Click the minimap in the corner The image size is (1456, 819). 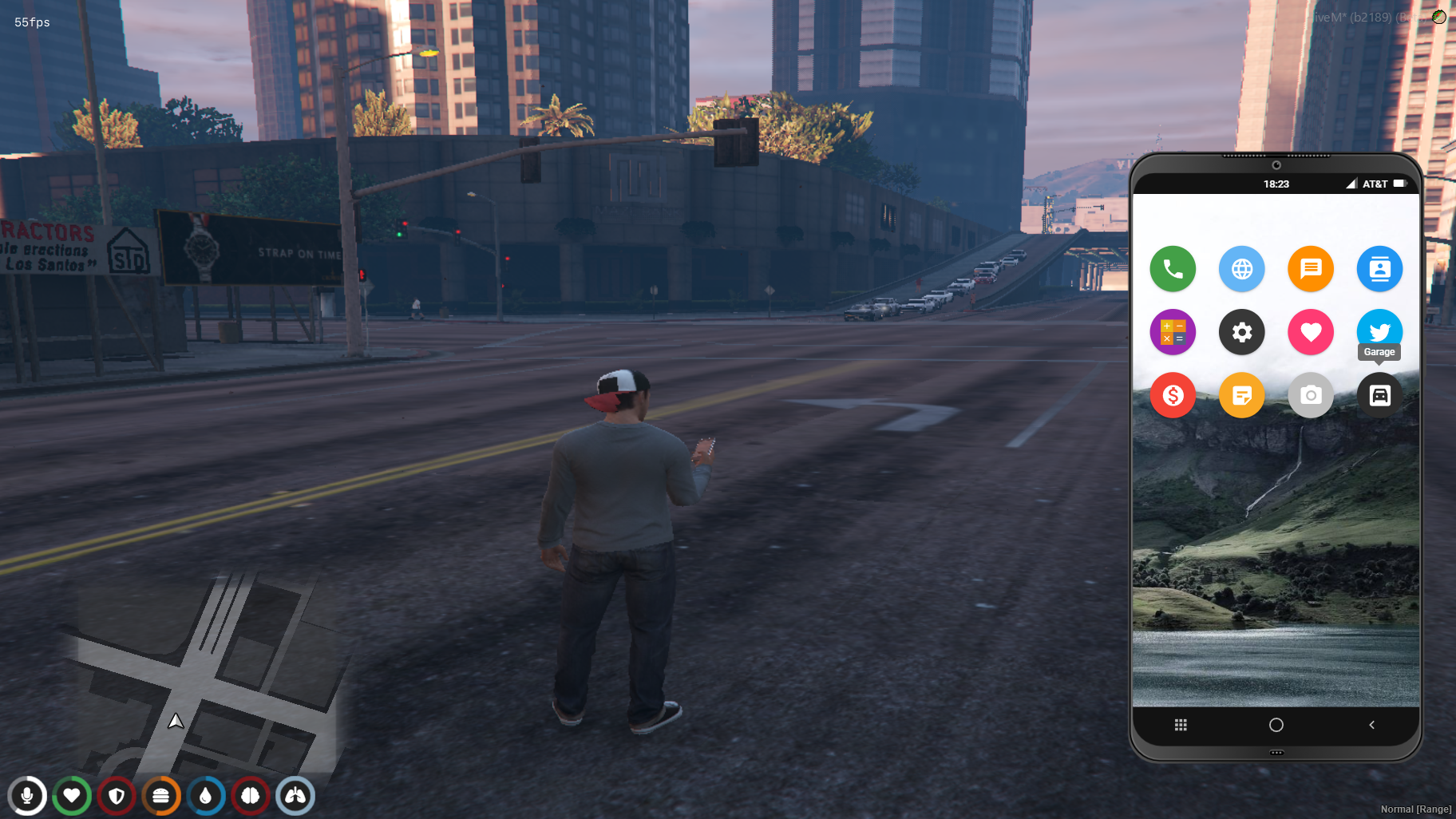200,679
